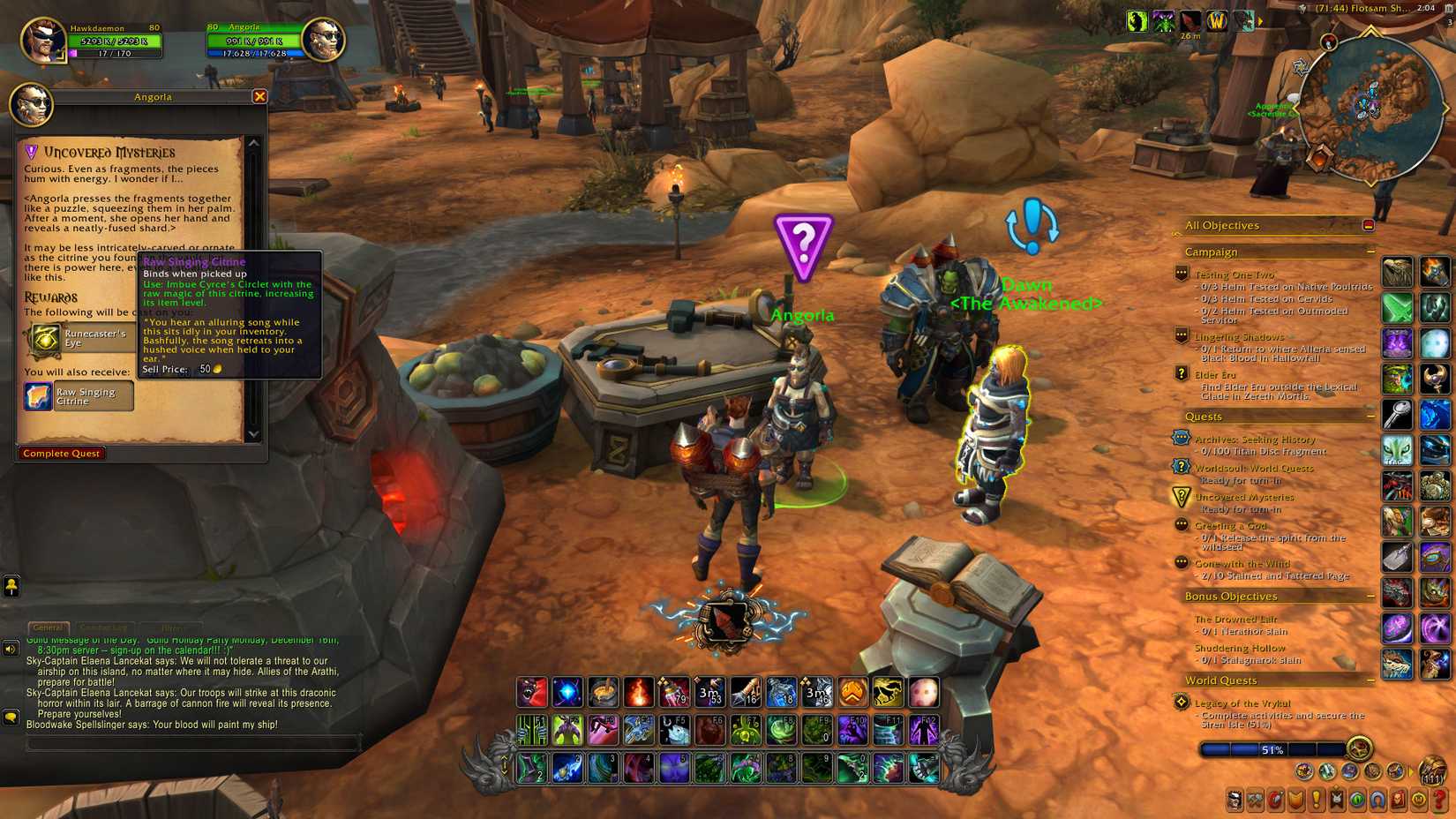Open Guild & Communities via the banner icon

click(x=1337, y=800)
